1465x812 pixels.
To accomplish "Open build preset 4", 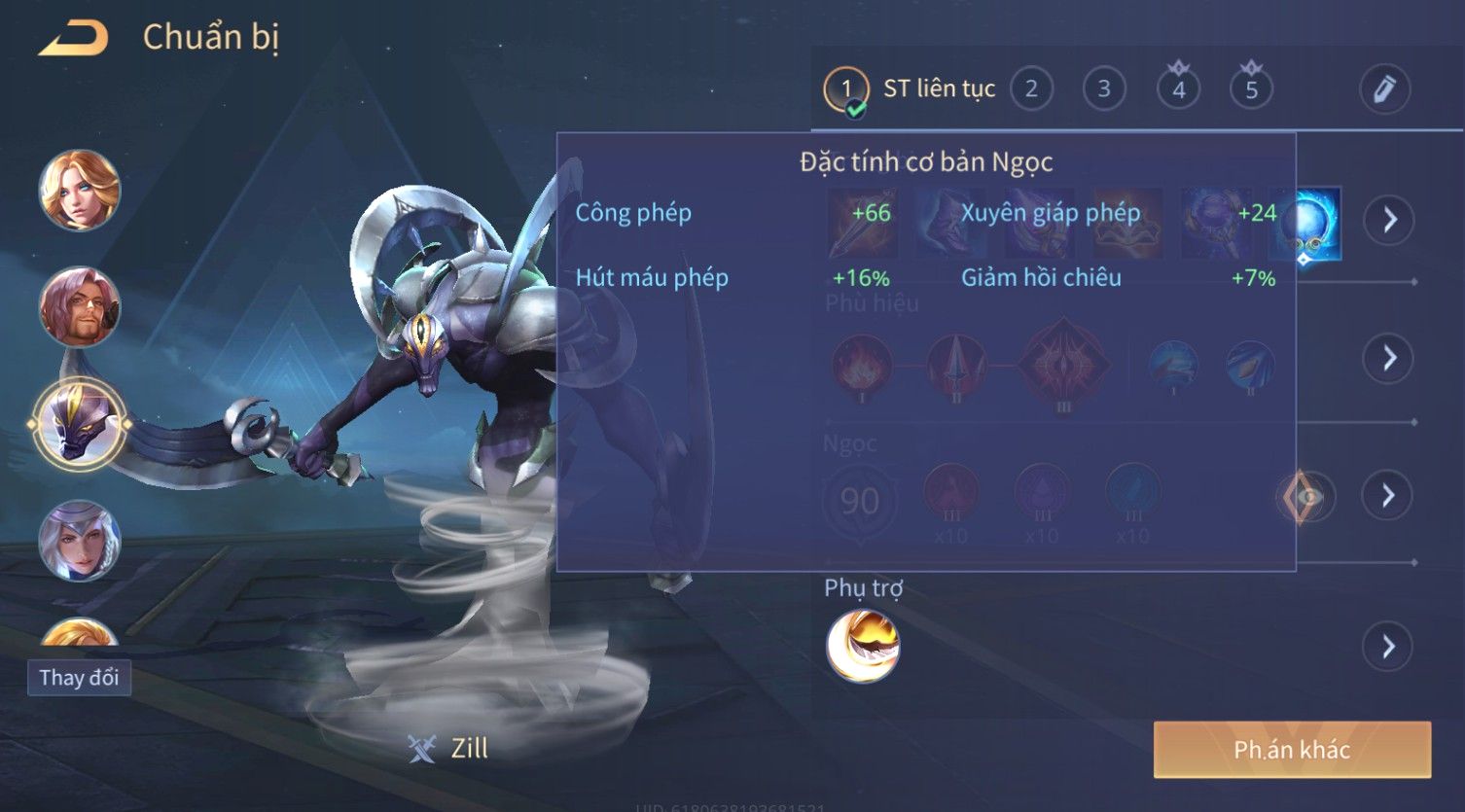I will pos(1178,89).
